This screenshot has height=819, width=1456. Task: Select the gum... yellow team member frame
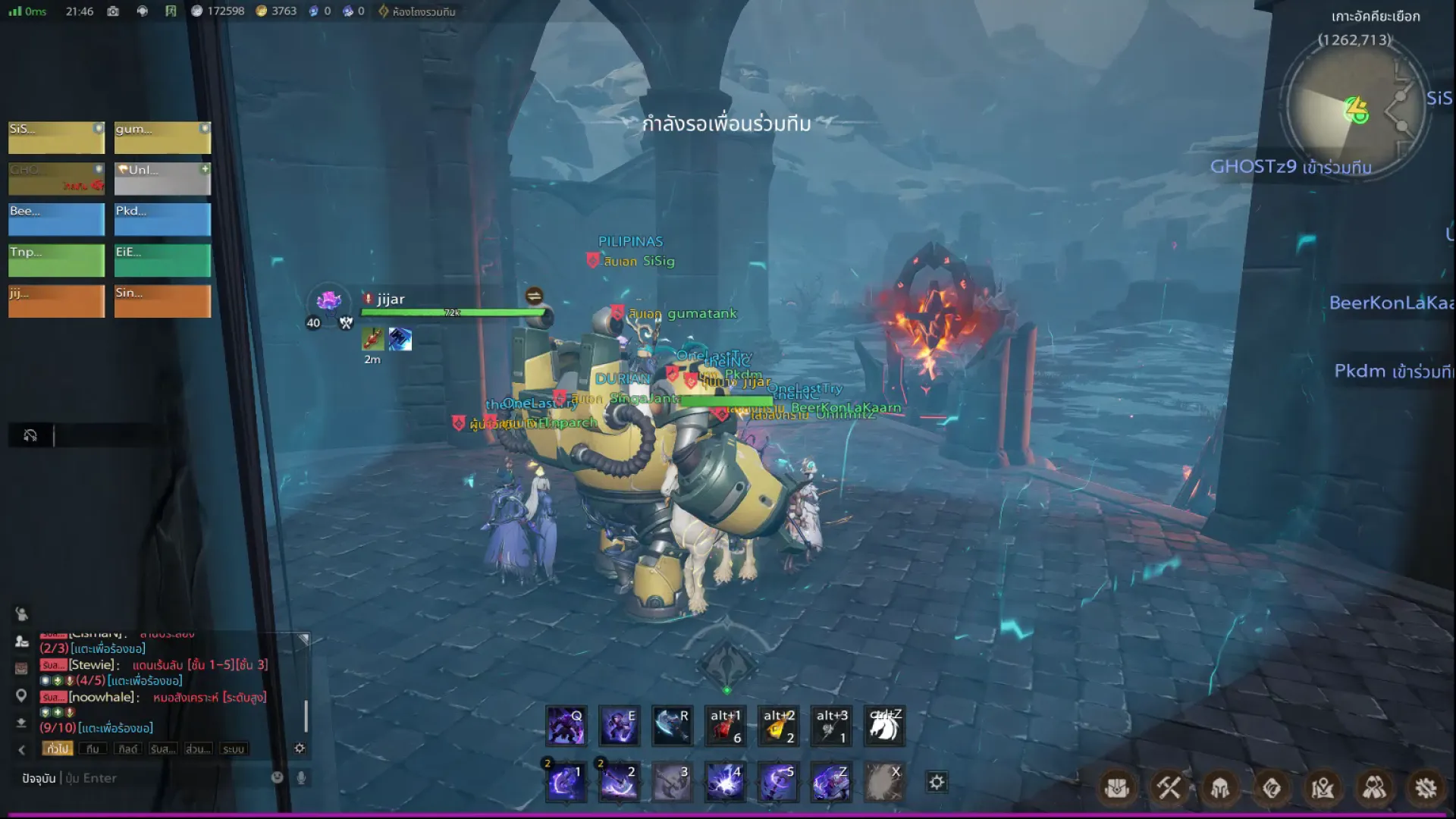(x=162, y=137)
